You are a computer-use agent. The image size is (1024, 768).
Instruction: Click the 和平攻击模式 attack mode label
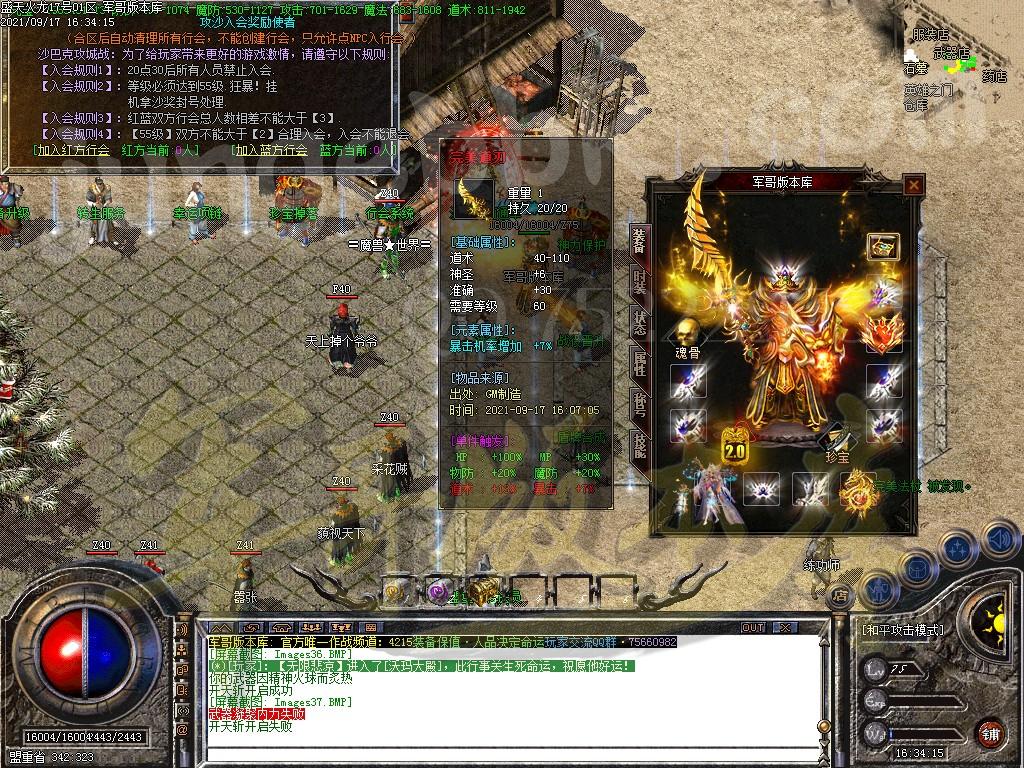902,630
